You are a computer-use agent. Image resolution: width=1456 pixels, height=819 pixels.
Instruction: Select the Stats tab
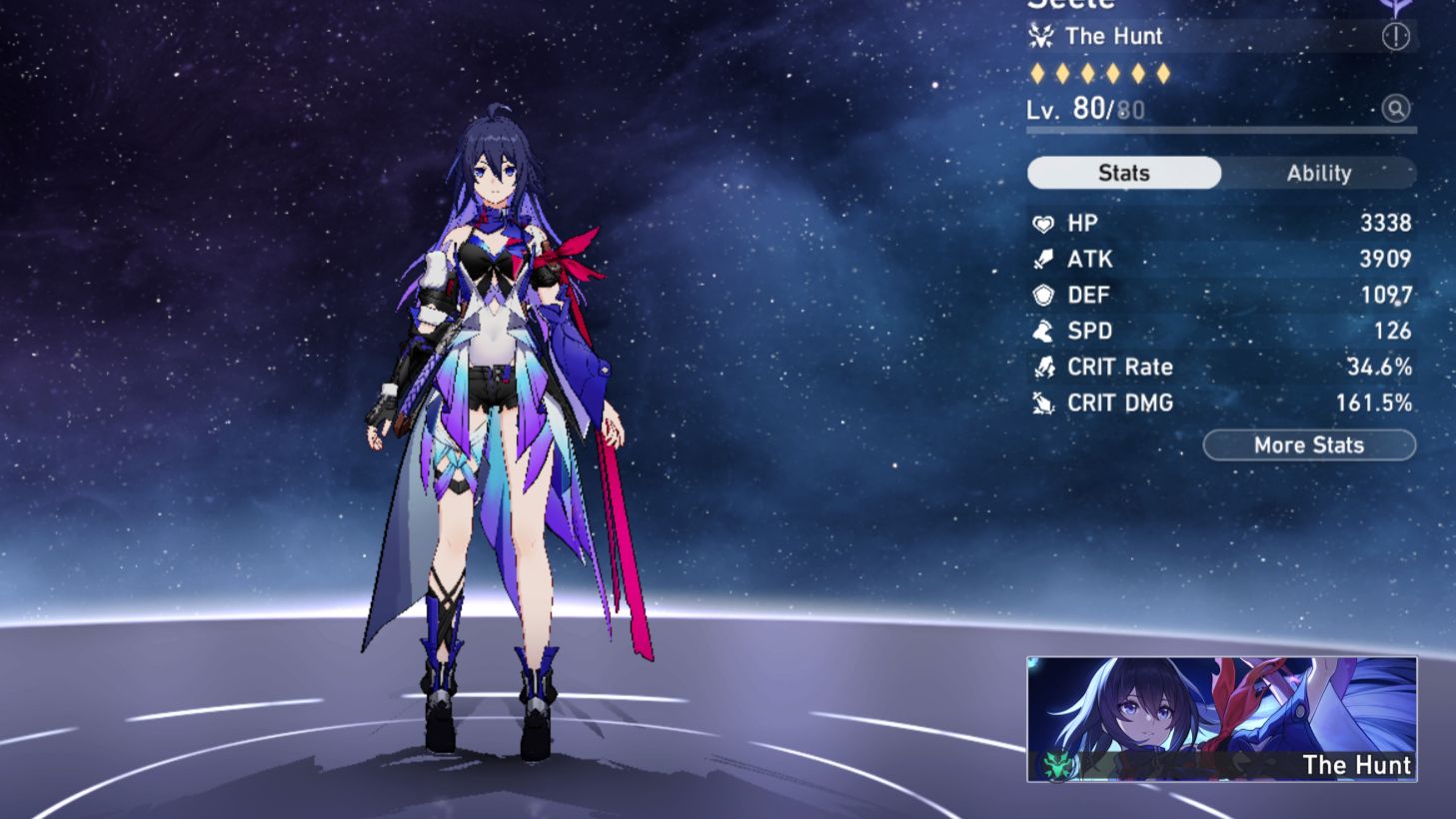click(x=1123, y=173)
